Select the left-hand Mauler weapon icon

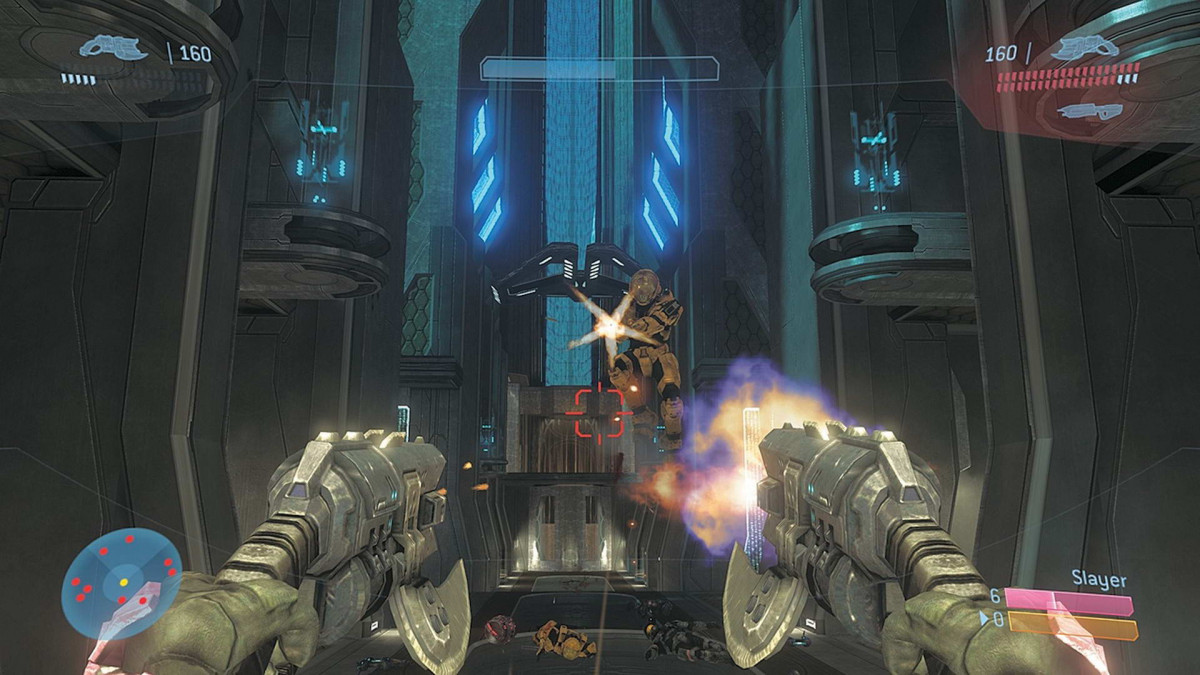coord(114,48)
